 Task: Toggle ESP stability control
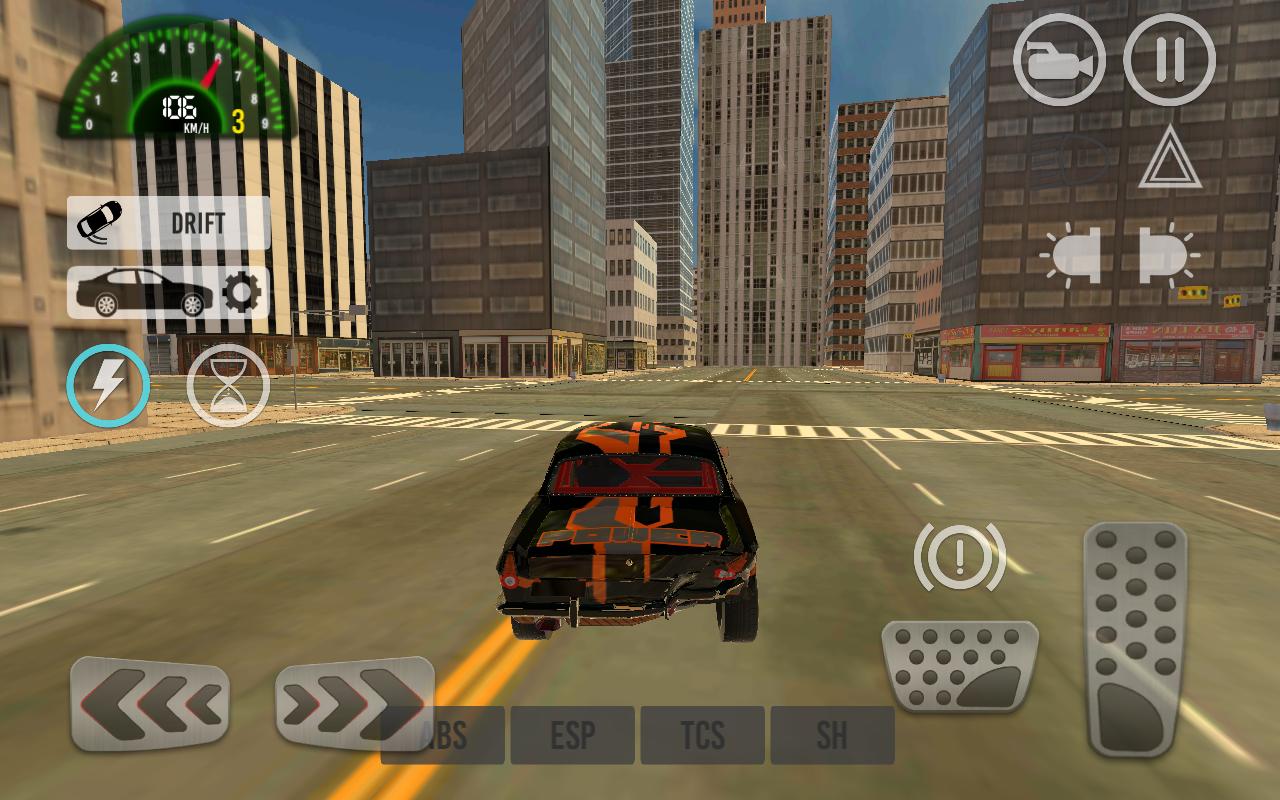572,736
